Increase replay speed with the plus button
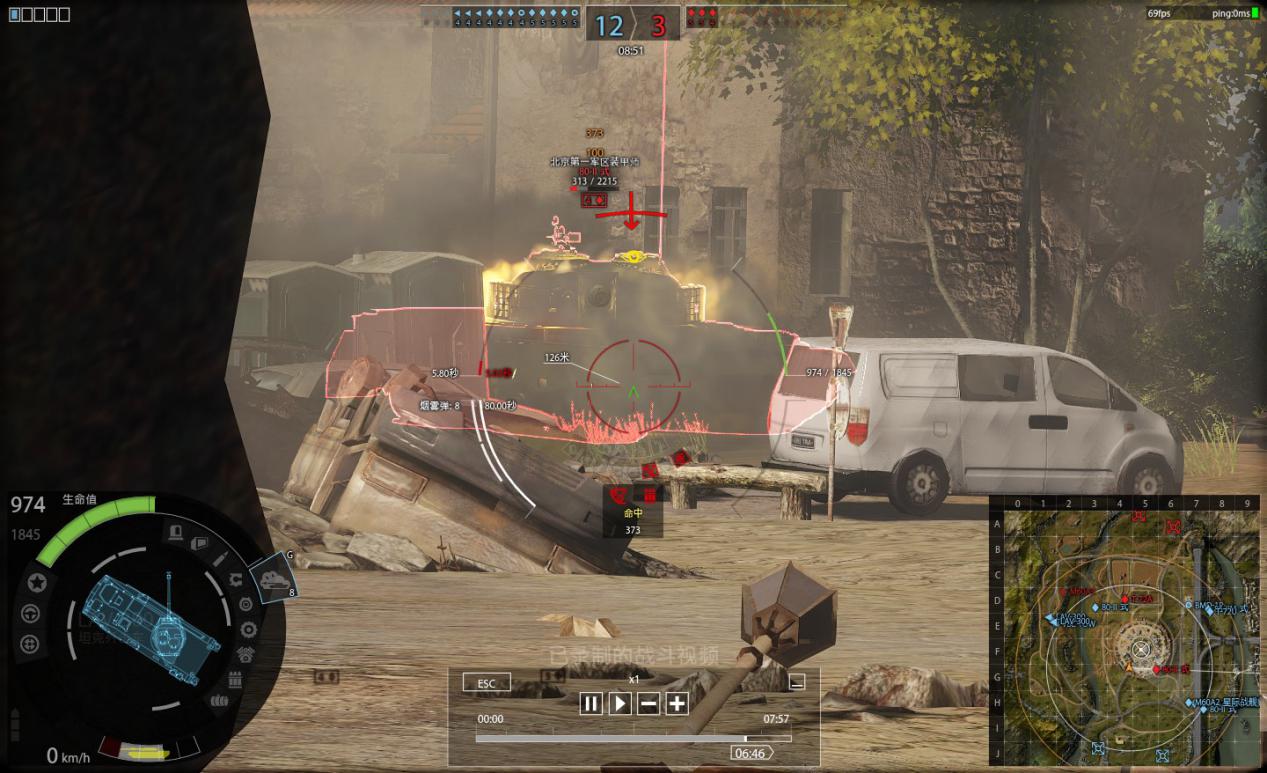The image size is (1267, 773). 677,704
